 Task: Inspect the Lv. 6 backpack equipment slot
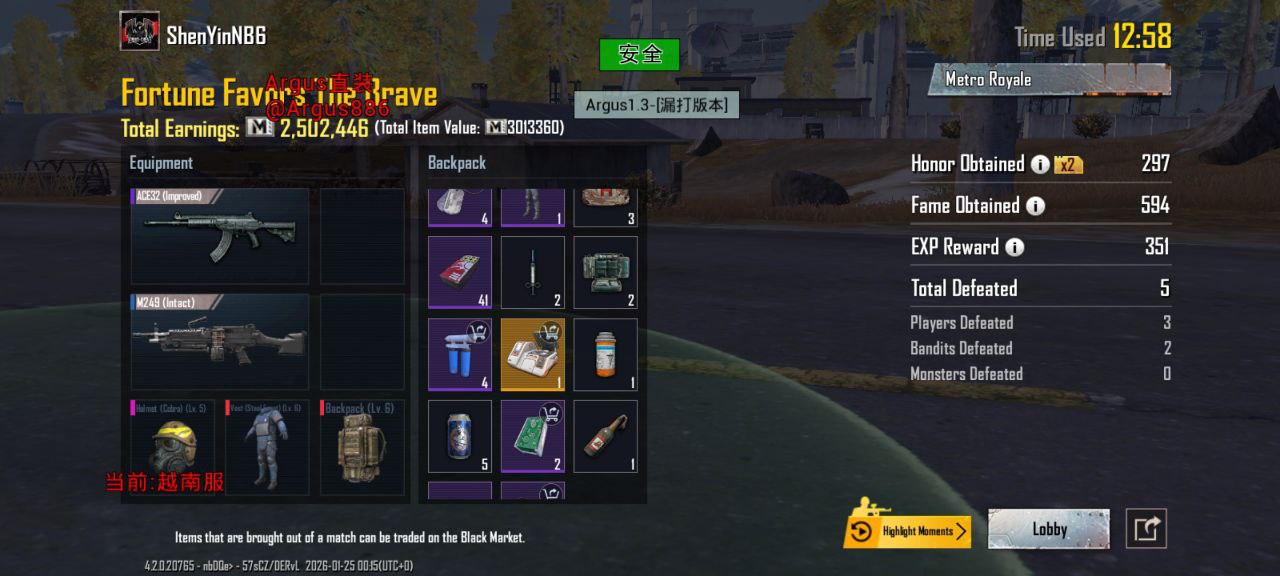(362, 447)
